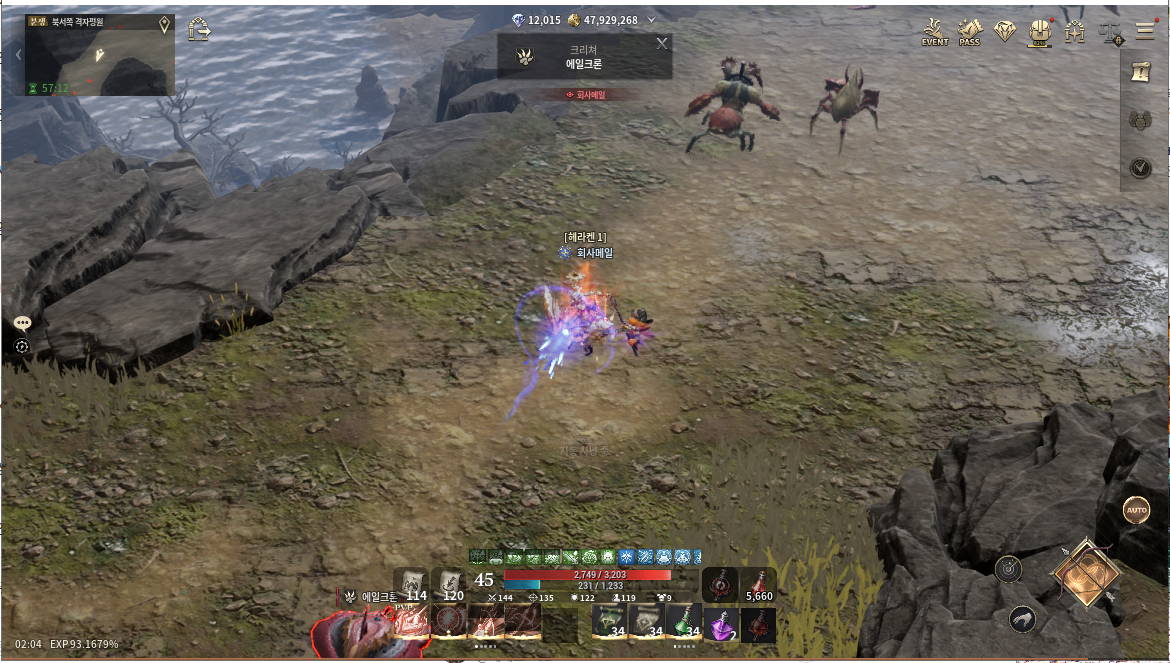Open the helmet character icon
Image resolution: width=1170 pixels, height=663 pixels.
(1040, 32)
